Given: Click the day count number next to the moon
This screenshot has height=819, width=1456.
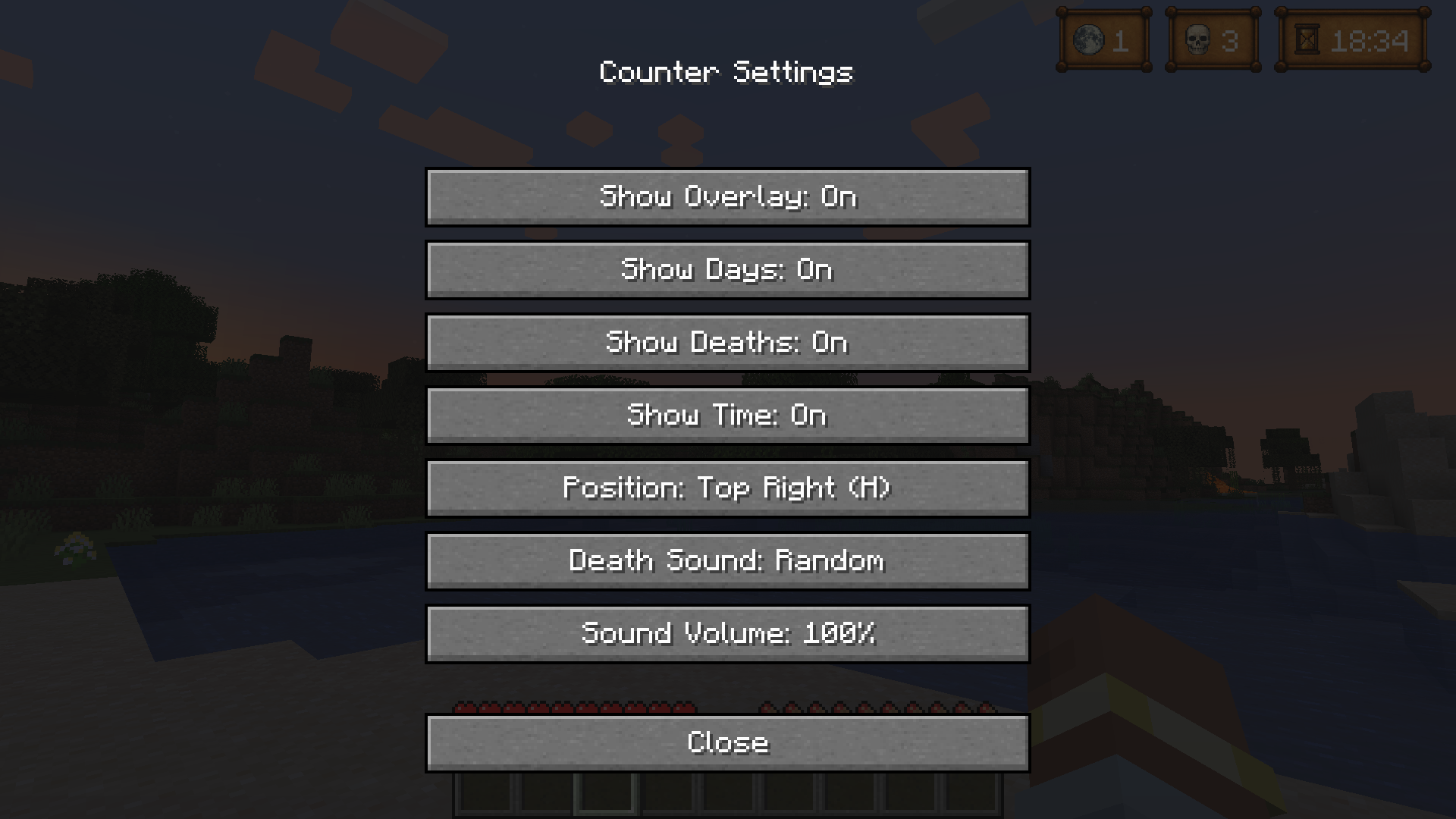Looking at the screenshot, I should click(x=1121, y=42).
